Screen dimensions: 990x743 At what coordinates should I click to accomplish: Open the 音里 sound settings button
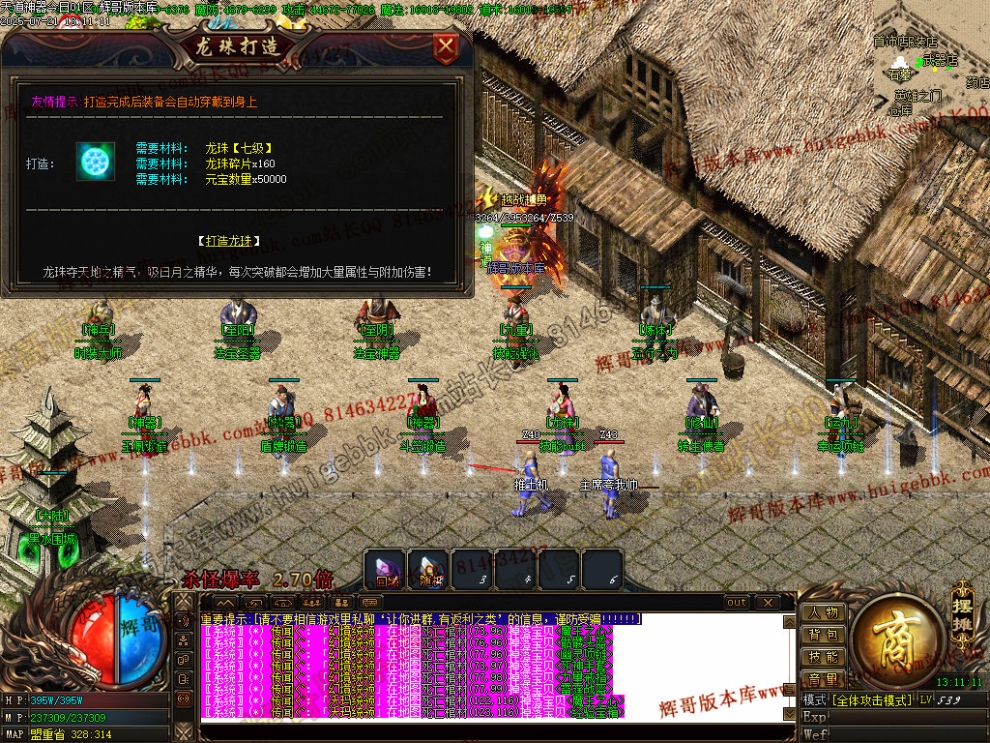(823, 678)
